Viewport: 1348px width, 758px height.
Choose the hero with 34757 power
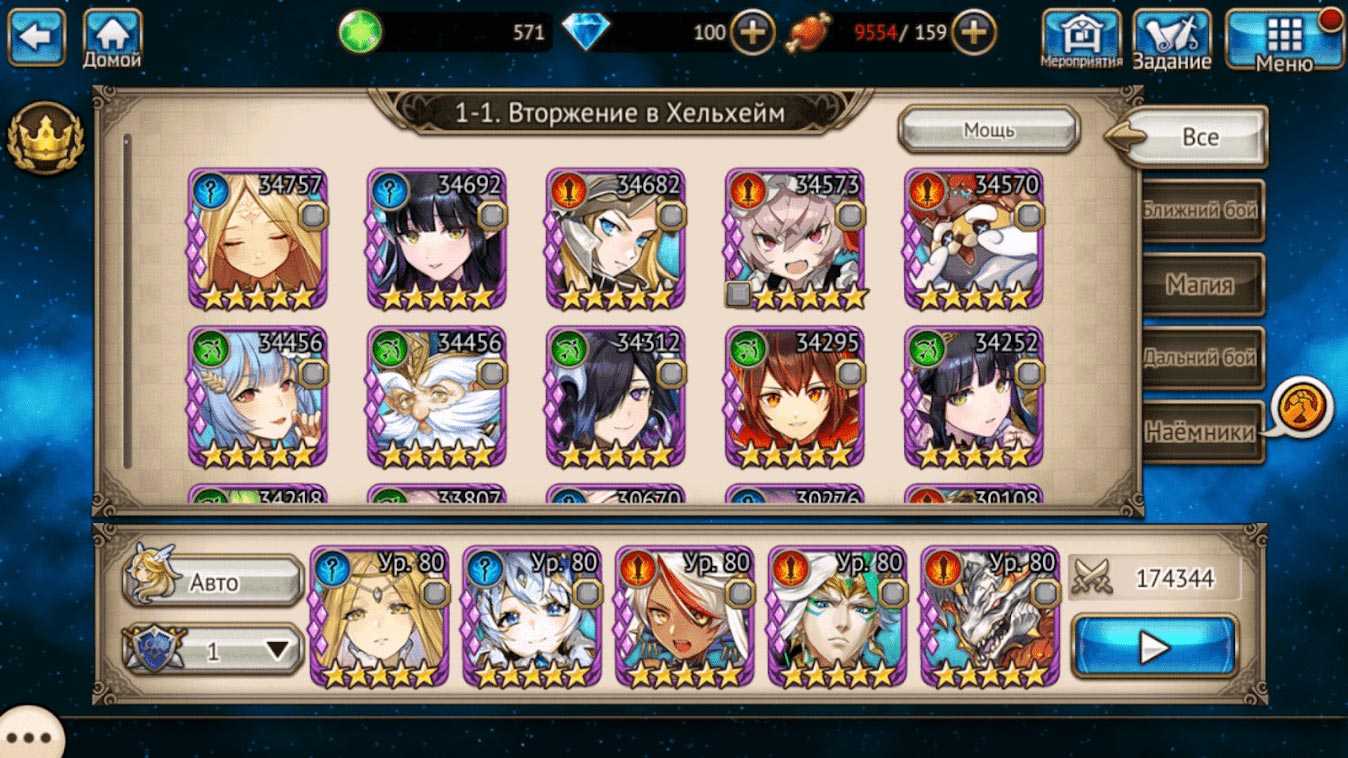point(257,240)
